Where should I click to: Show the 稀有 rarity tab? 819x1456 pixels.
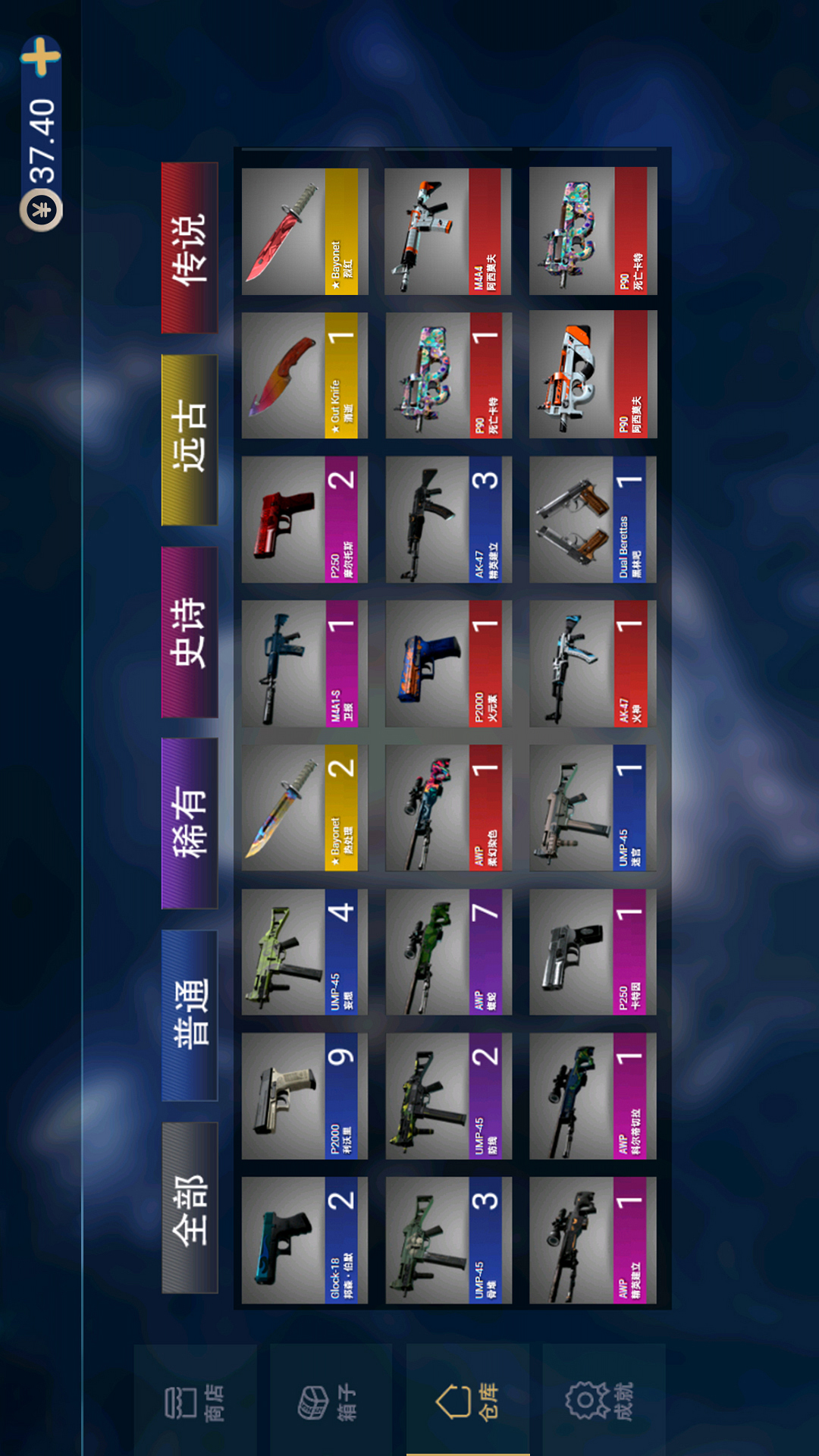[190, 824]
